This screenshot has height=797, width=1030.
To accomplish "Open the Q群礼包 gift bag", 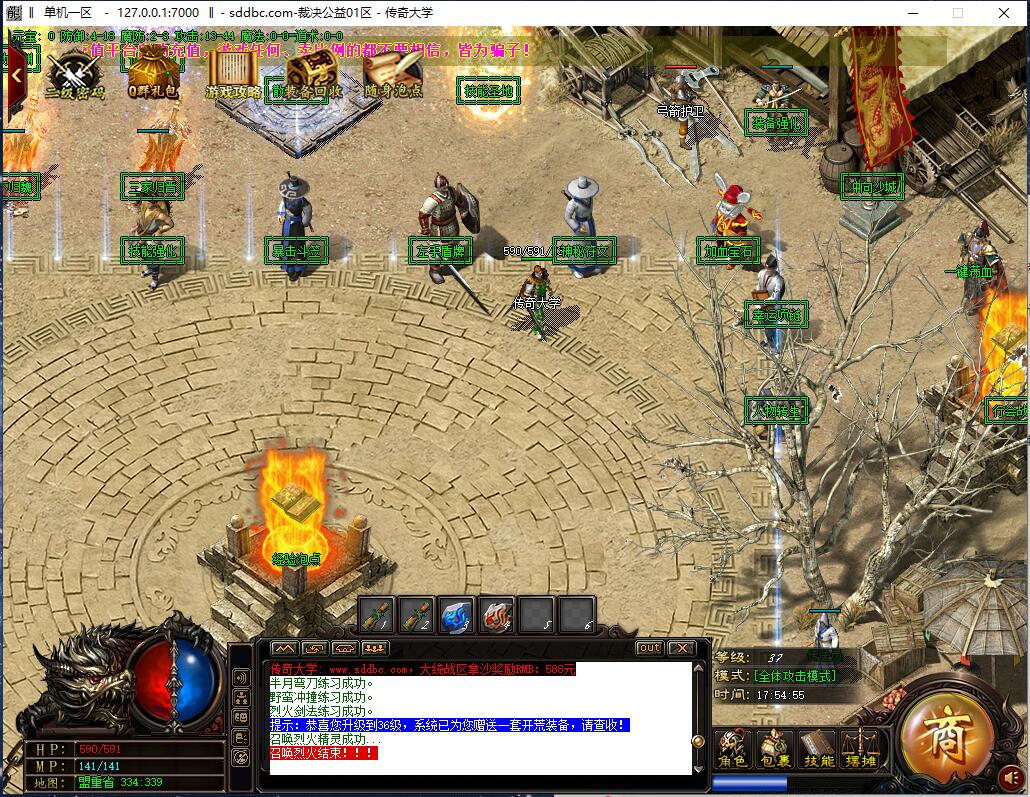I will pyautogui.click(x=153, y=73).
